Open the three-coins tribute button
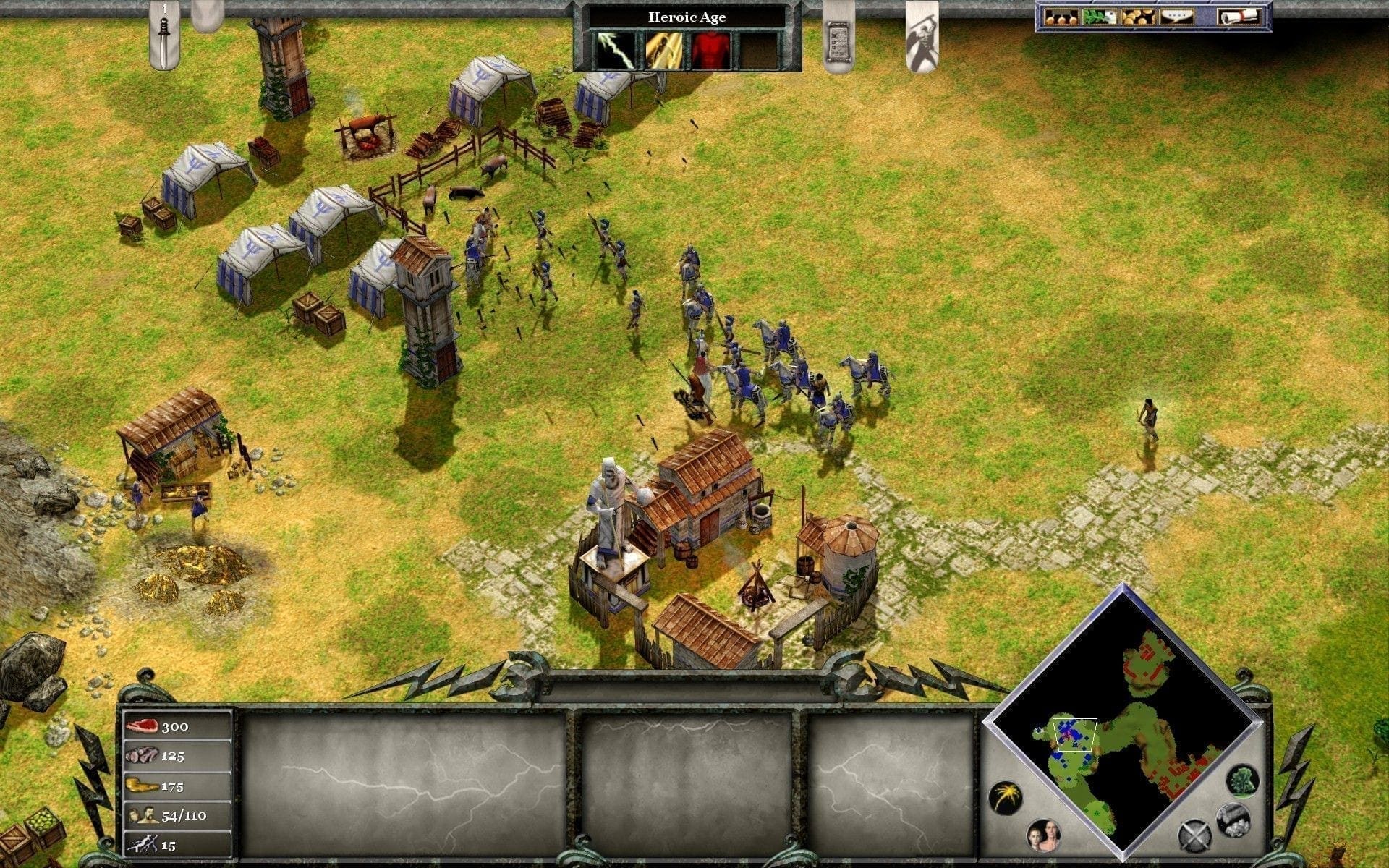 [1061, 17]
